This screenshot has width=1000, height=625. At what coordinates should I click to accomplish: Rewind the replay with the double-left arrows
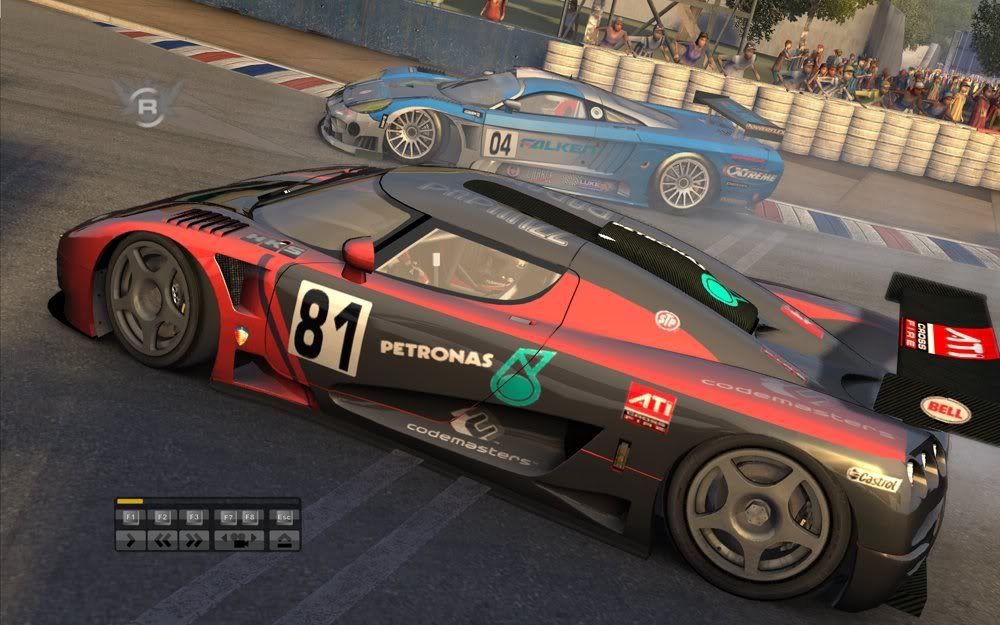click(162, 540)
